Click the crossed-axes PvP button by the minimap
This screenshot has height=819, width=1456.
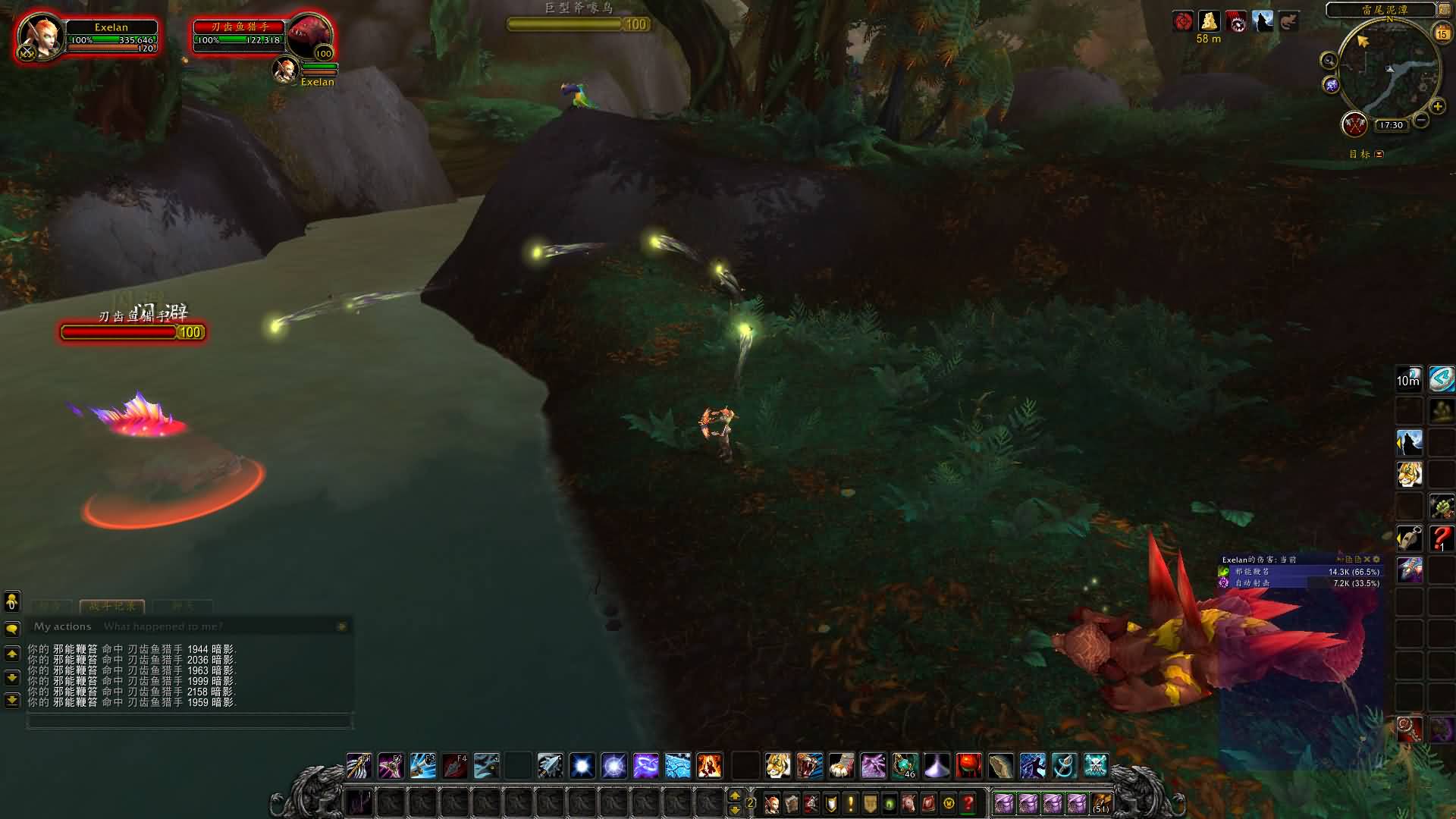(x=1354, y=124)
